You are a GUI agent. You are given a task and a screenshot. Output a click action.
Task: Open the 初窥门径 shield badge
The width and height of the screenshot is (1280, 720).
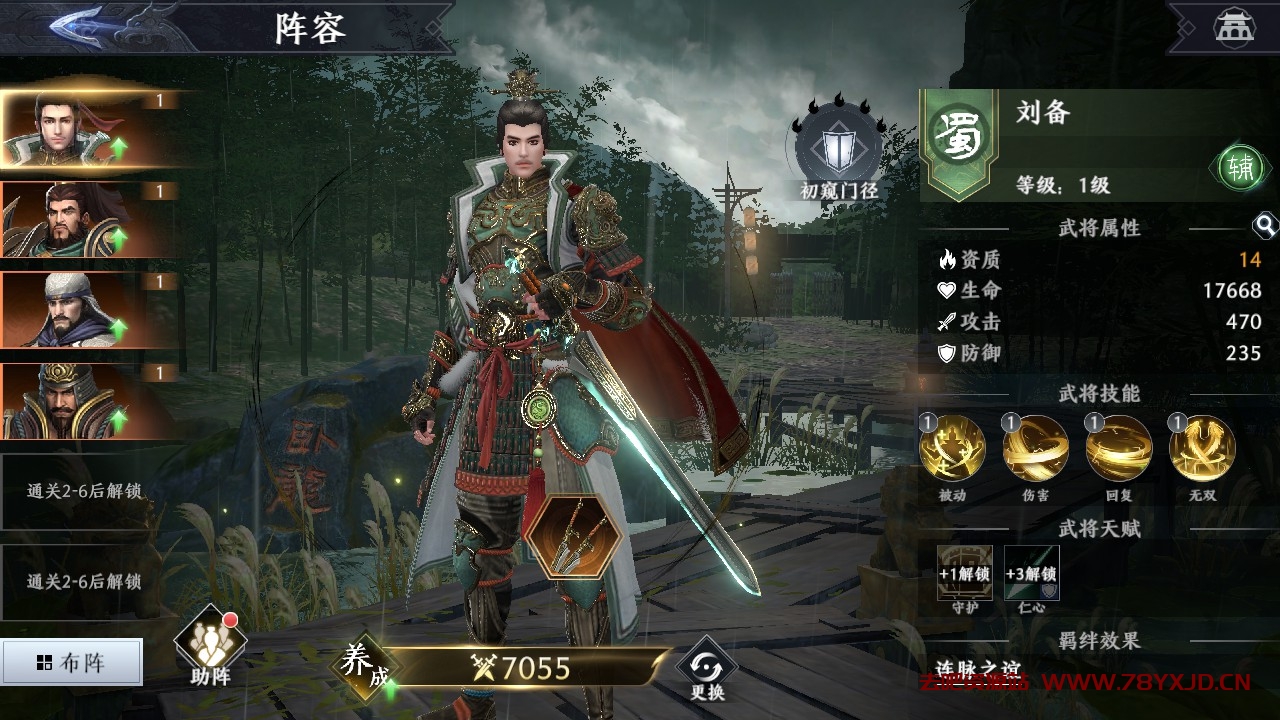[838, 150]
